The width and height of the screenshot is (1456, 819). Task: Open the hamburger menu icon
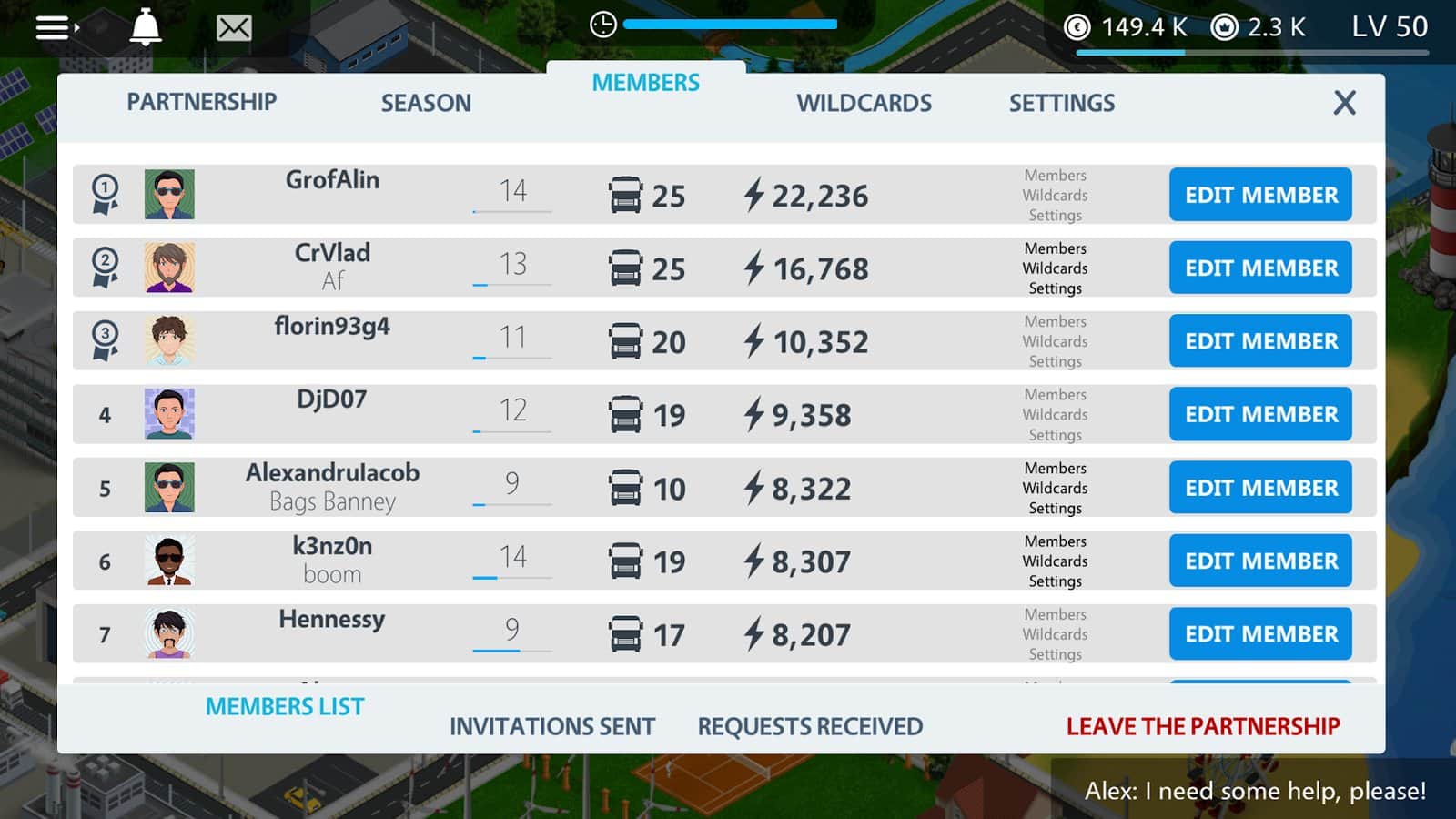(x=56, y=28)
